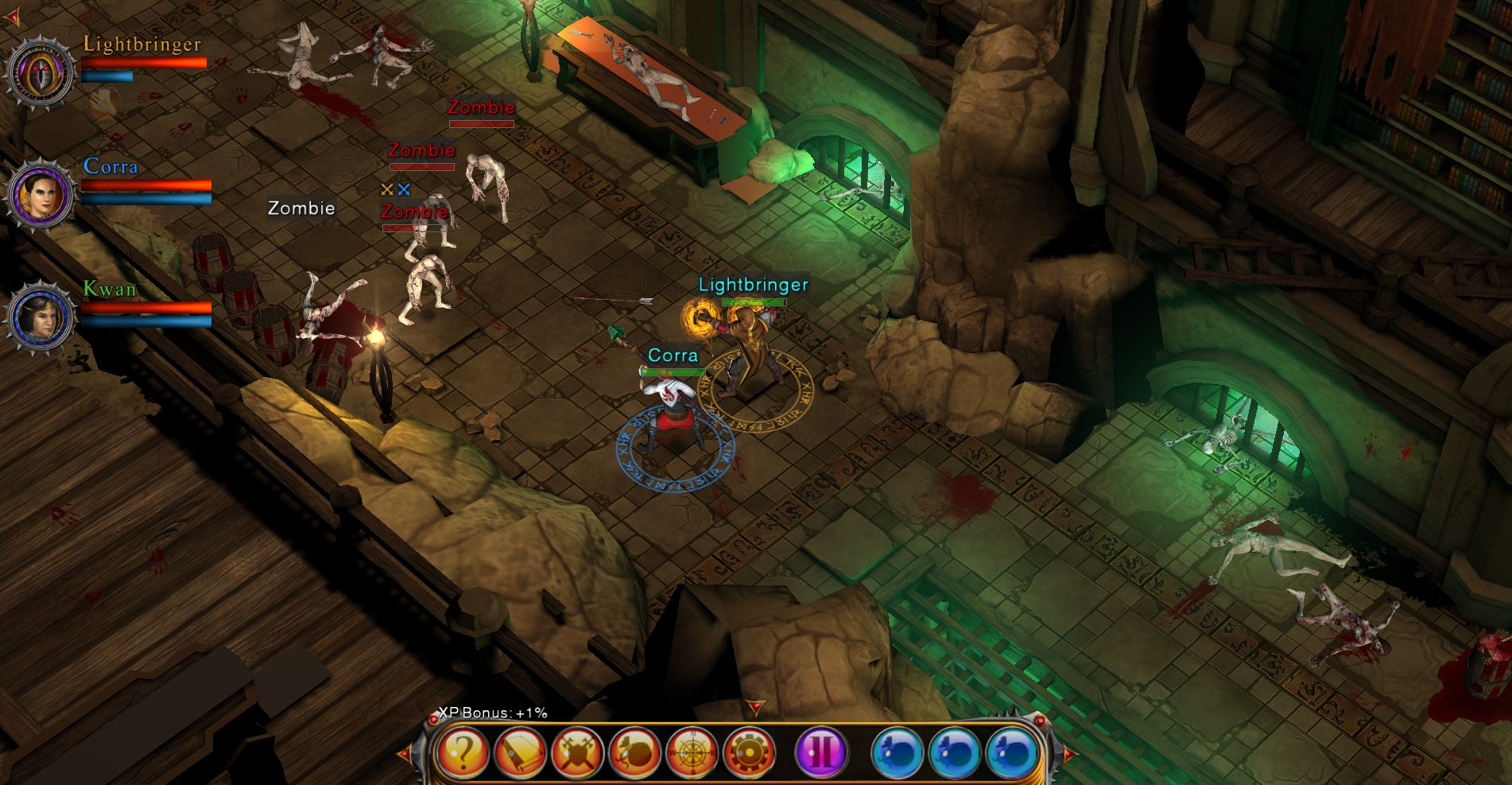Click the red arrow above the action bar
The height and width of the screenshot is (785, 1512).
755,706
